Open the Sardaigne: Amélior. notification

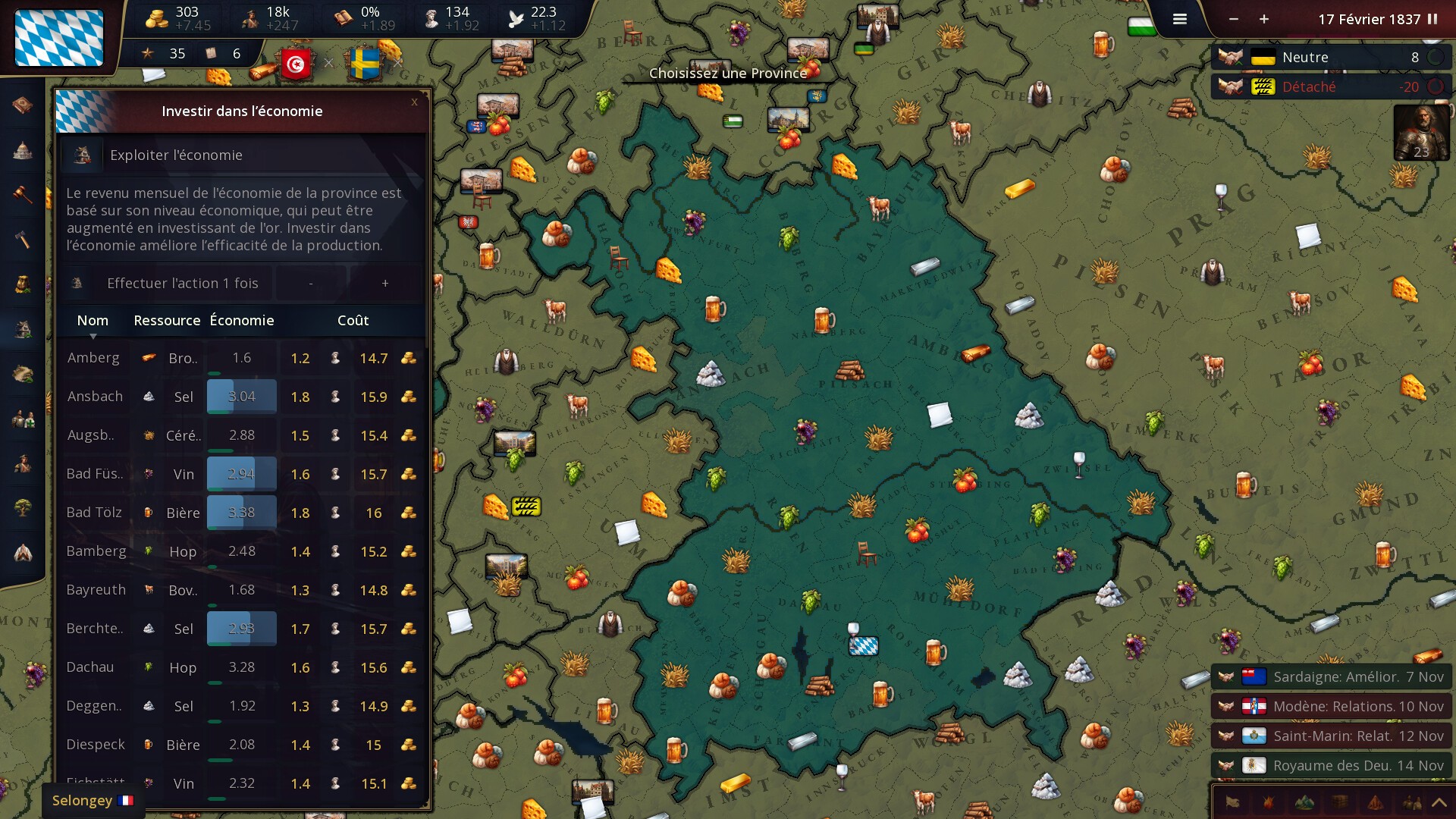click(x=1331, y=677)
